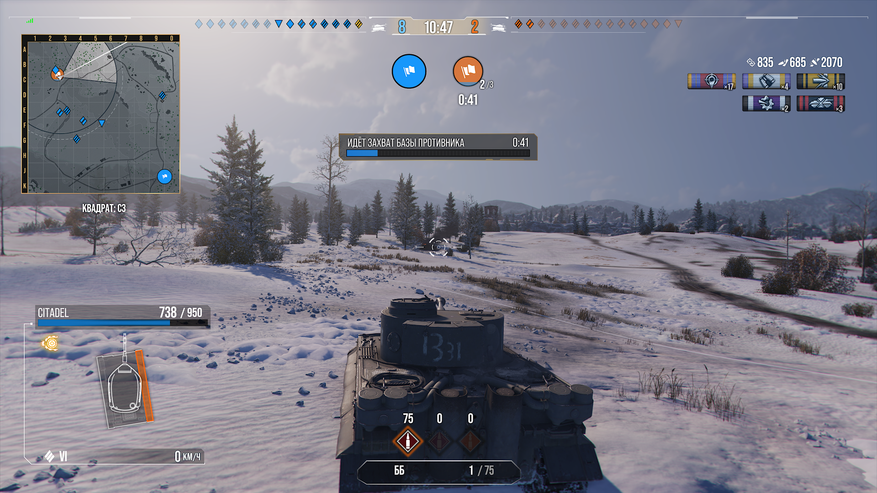The width and height of the screenshot is (877, 493).
Task: Click the red-striped ribbon showing x3
Action: (x=820, y=103)
